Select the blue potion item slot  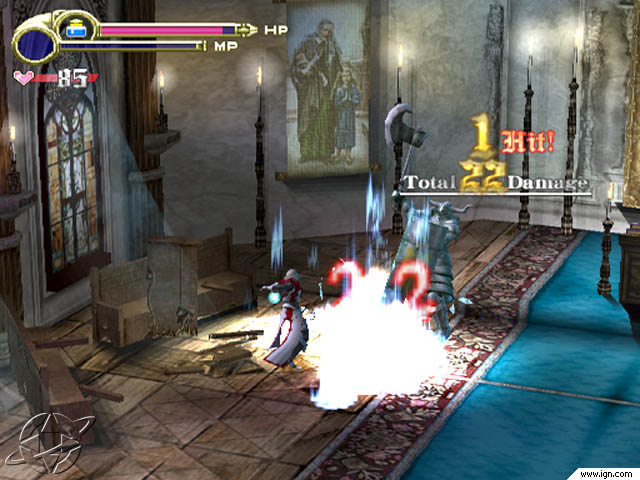pyautogui.click(x=74, y=30)
